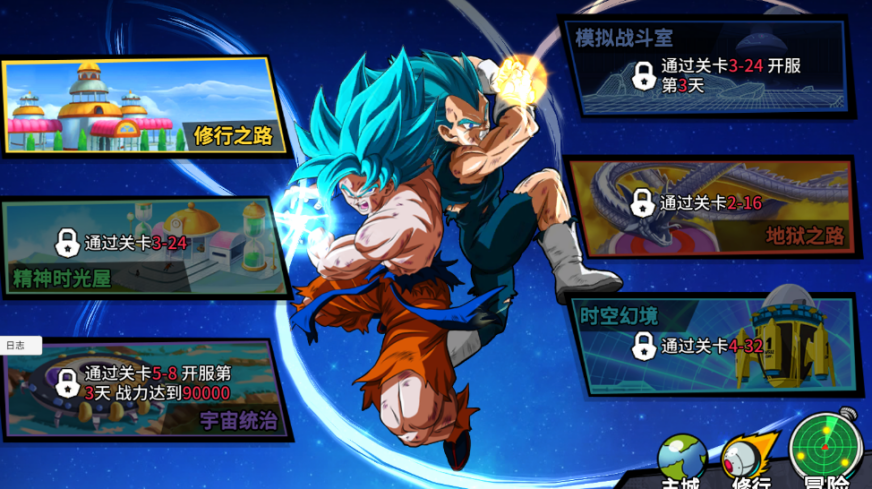Choose the locked 宇宙统治 mode panel
Image resolution: width=872 pixels, height=489 pixels.
click(x=145, y=389)
